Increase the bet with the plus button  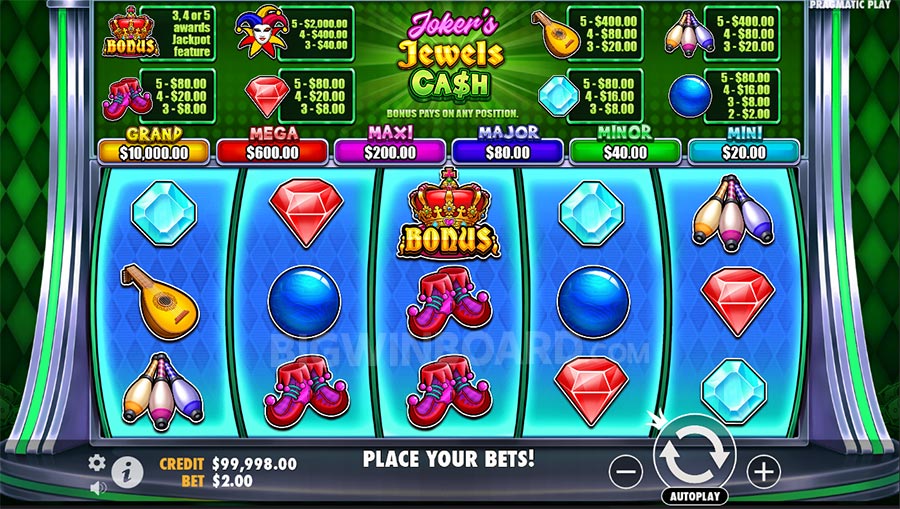763,471
